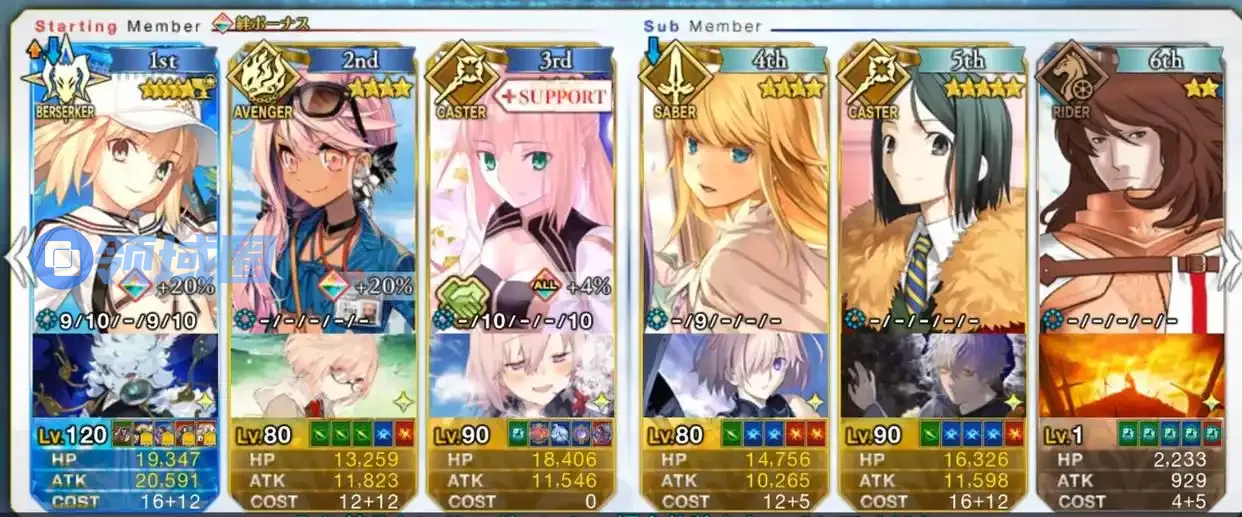Switch to the previous party with left arrow

[x=14, y=258]
